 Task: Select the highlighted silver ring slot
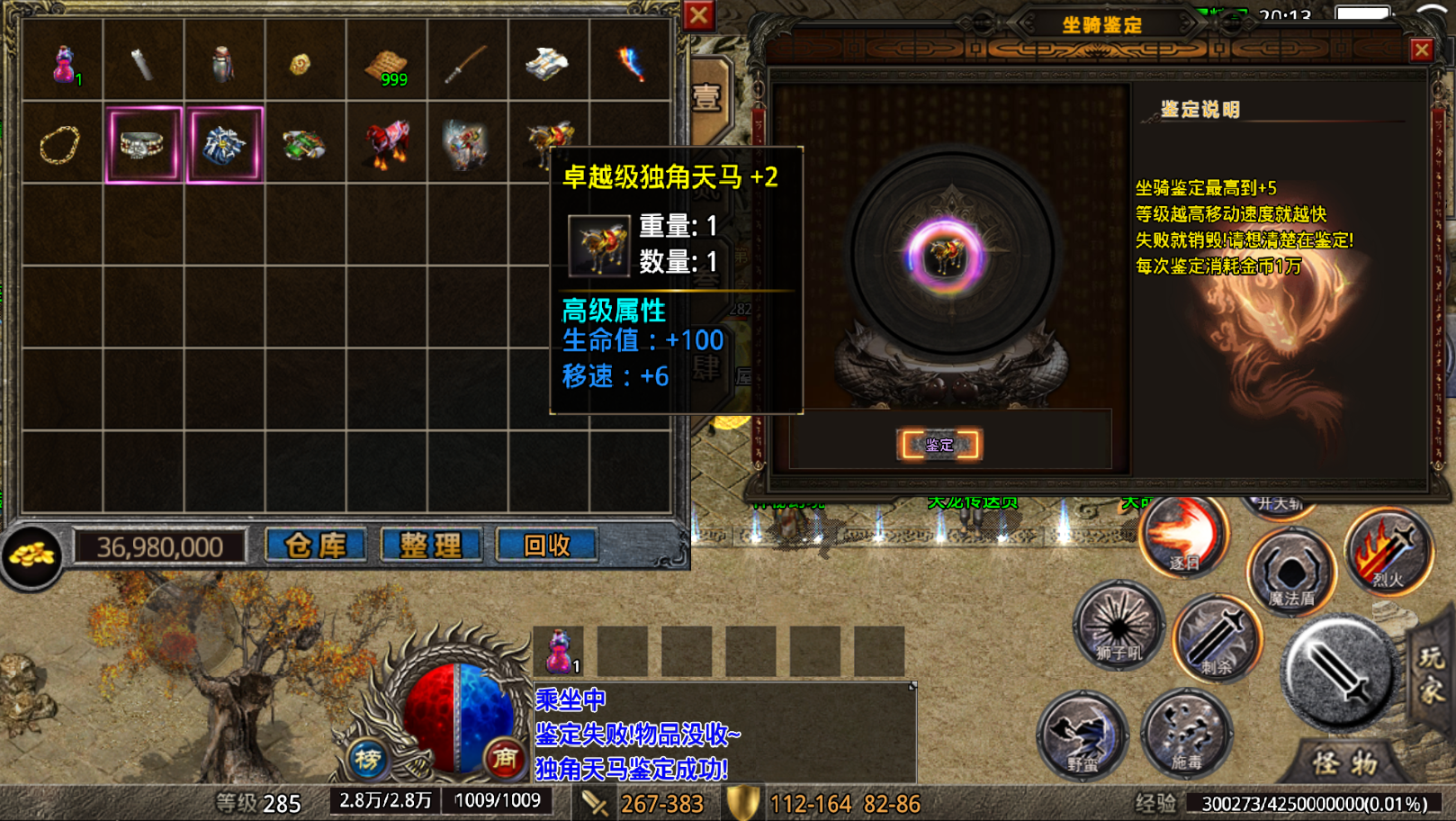(143, 144)
